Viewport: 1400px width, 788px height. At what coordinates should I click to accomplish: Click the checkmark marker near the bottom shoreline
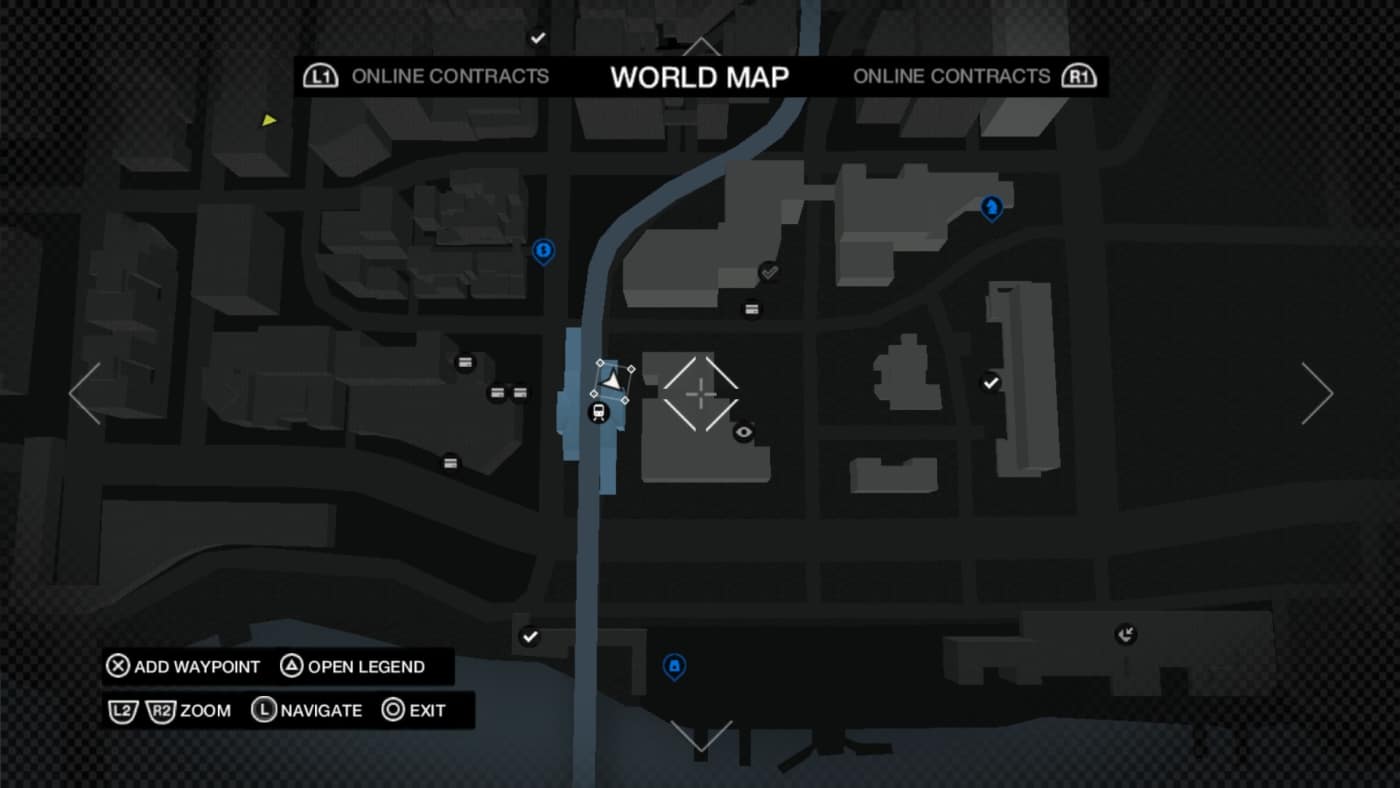[x=530, y=634]
